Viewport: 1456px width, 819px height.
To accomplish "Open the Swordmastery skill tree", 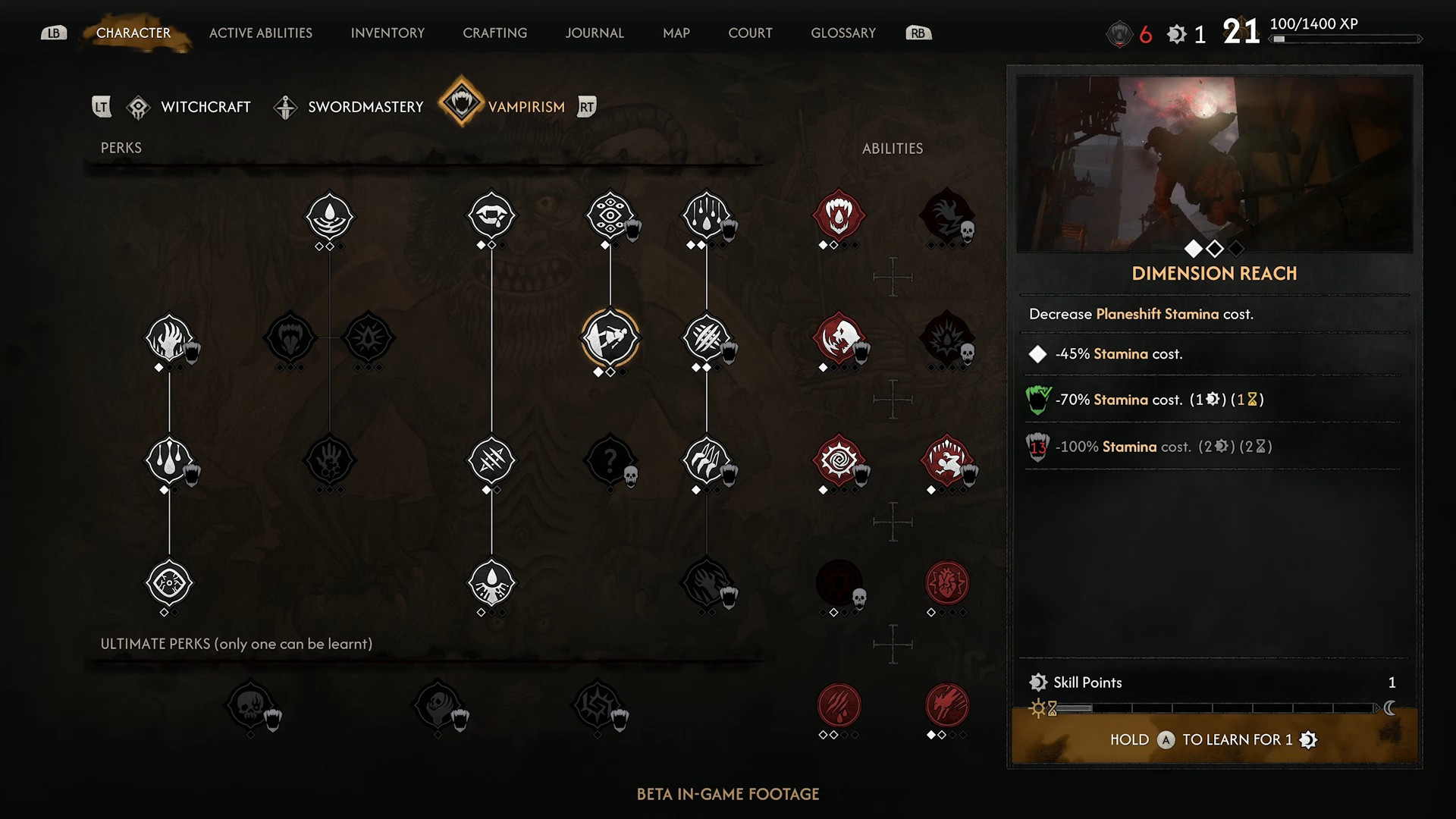I will click(286, 106).
